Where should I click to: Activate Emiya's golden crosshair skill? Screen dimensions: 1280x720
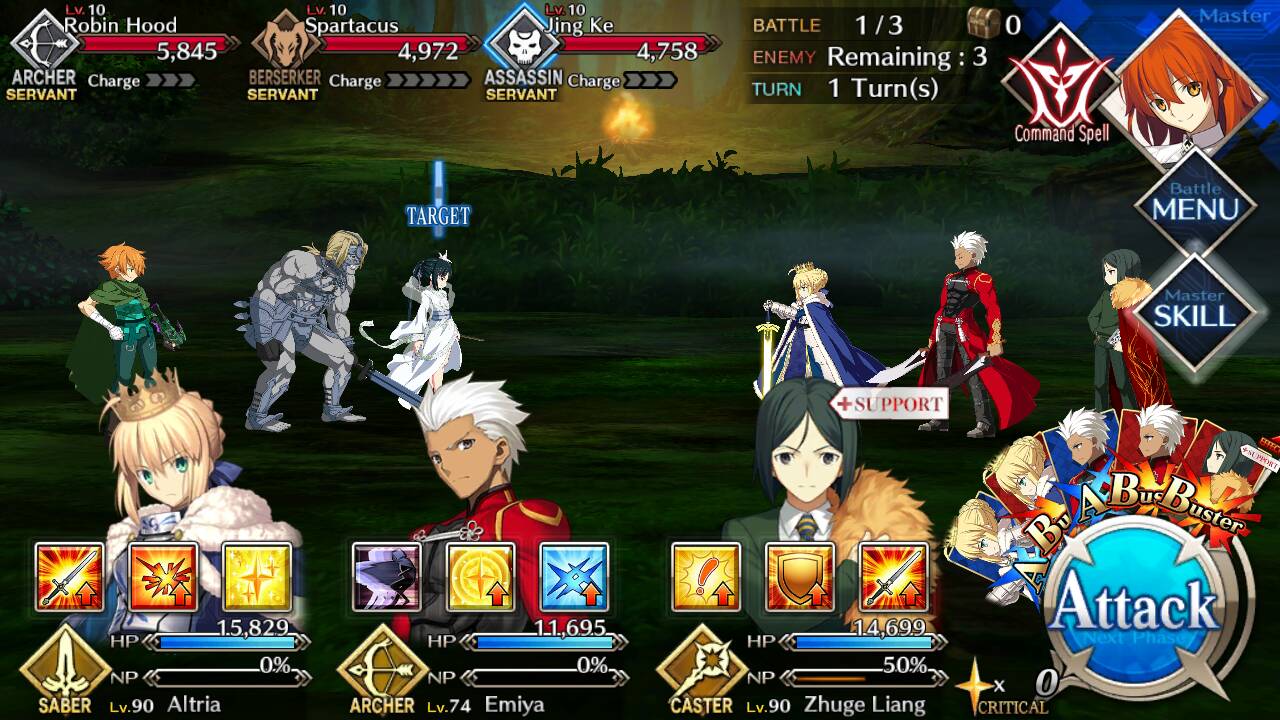click(480, 577)
